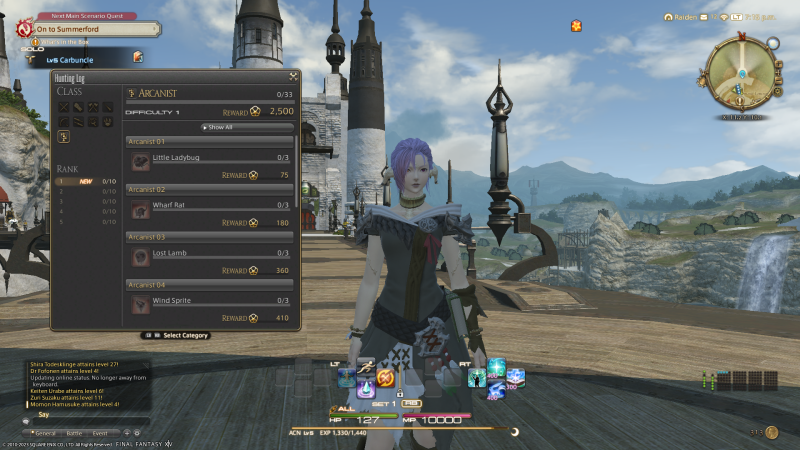
Task: Select the General chat tab
Action: tap(44, 435)
